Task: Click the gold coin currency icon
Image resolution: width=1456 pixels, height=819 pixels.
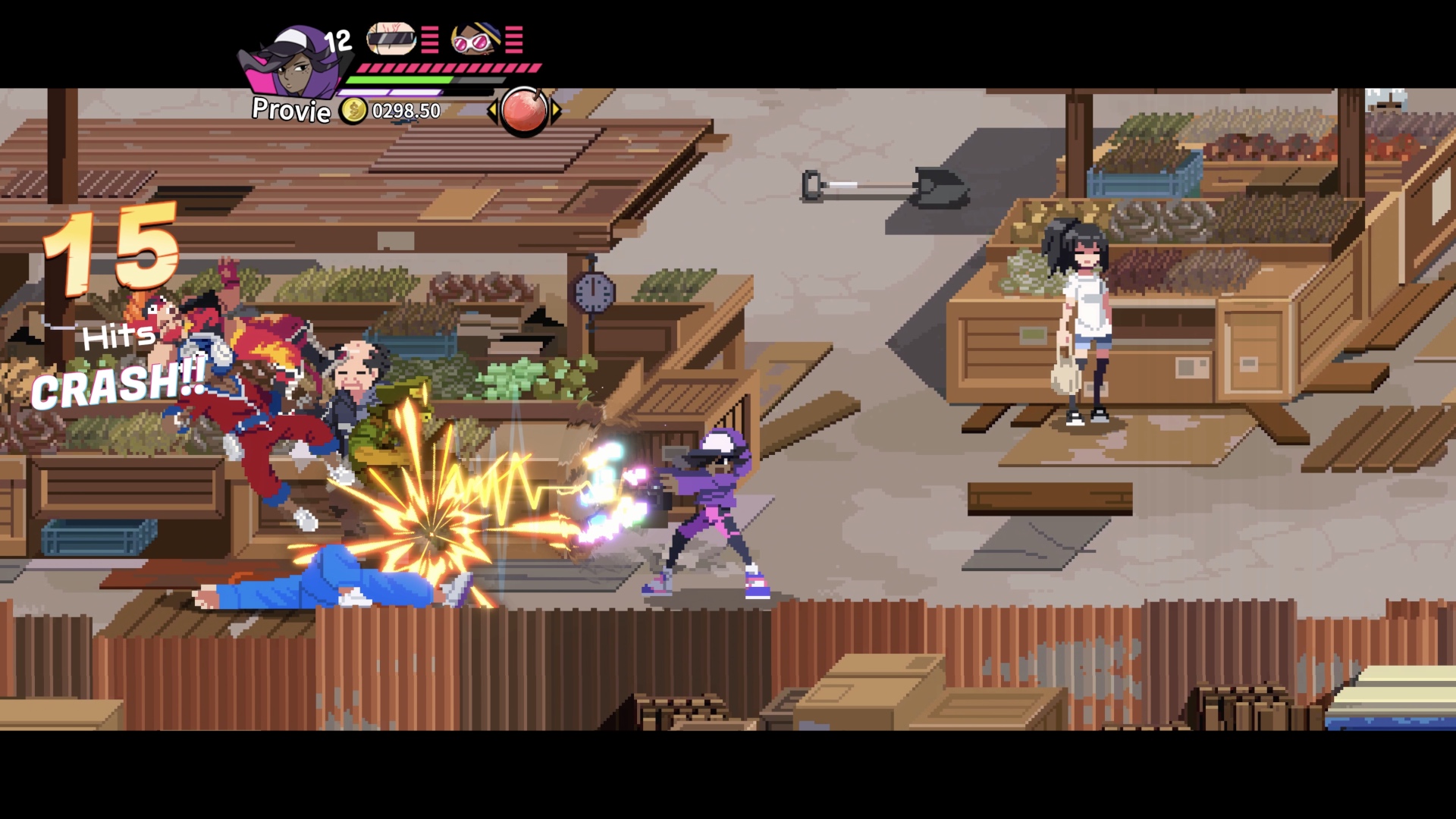Action: [353, 112]
